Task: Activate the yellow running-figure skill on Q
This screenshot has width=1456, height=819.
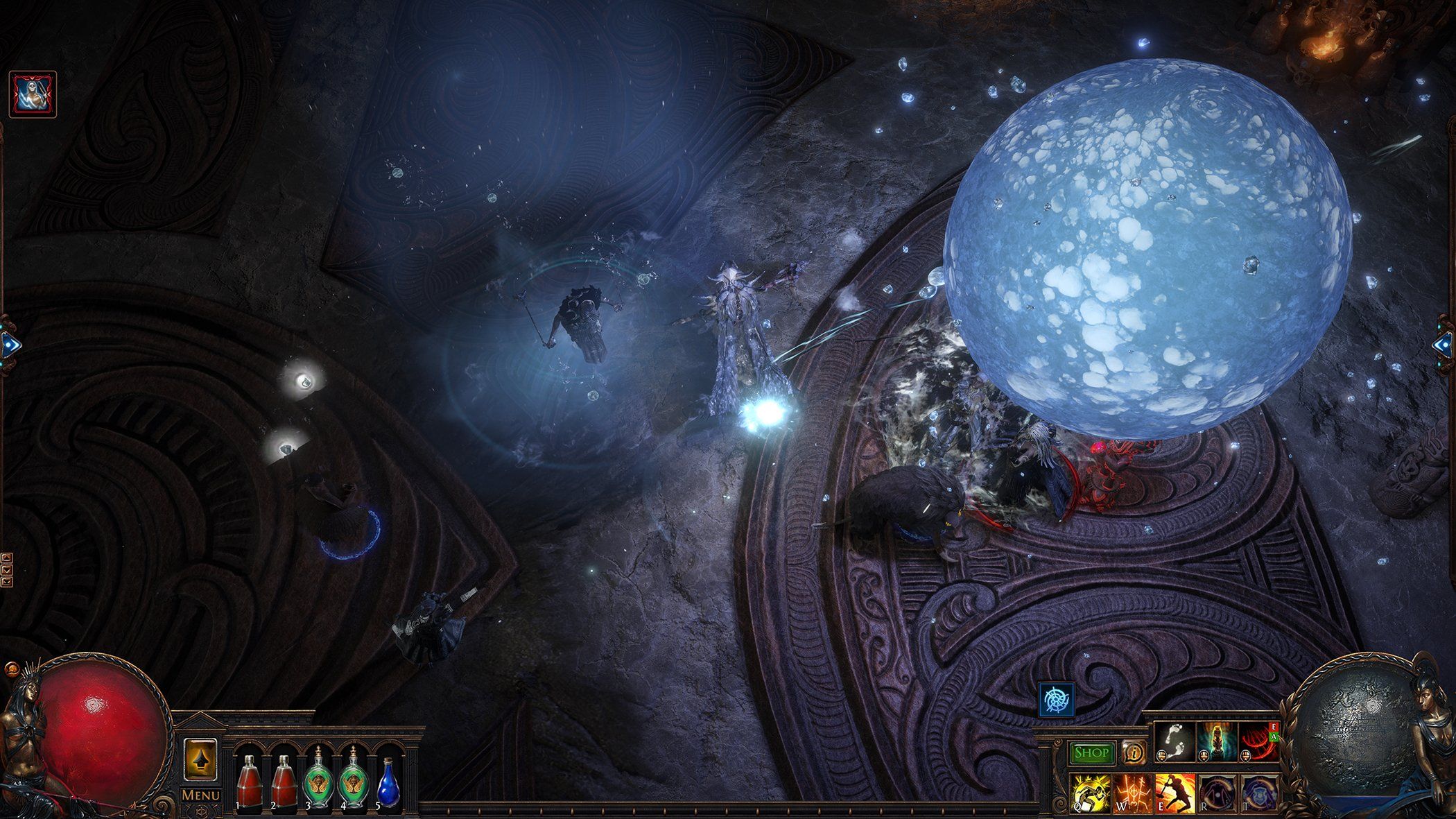Action: click(1090, 793)
